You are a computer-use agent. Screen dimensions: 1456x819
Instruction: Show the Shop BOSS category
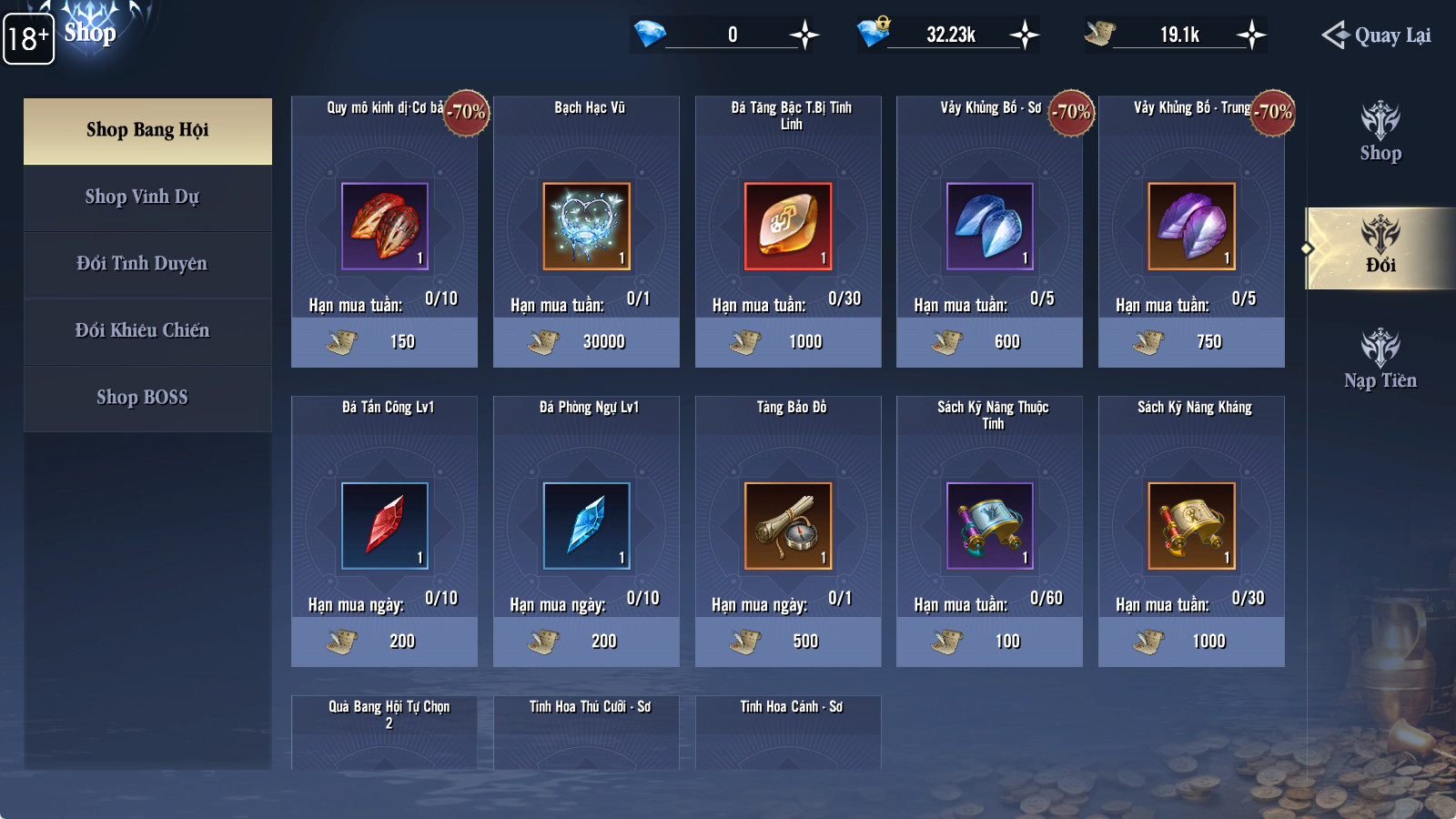click(x=143, y=398)
